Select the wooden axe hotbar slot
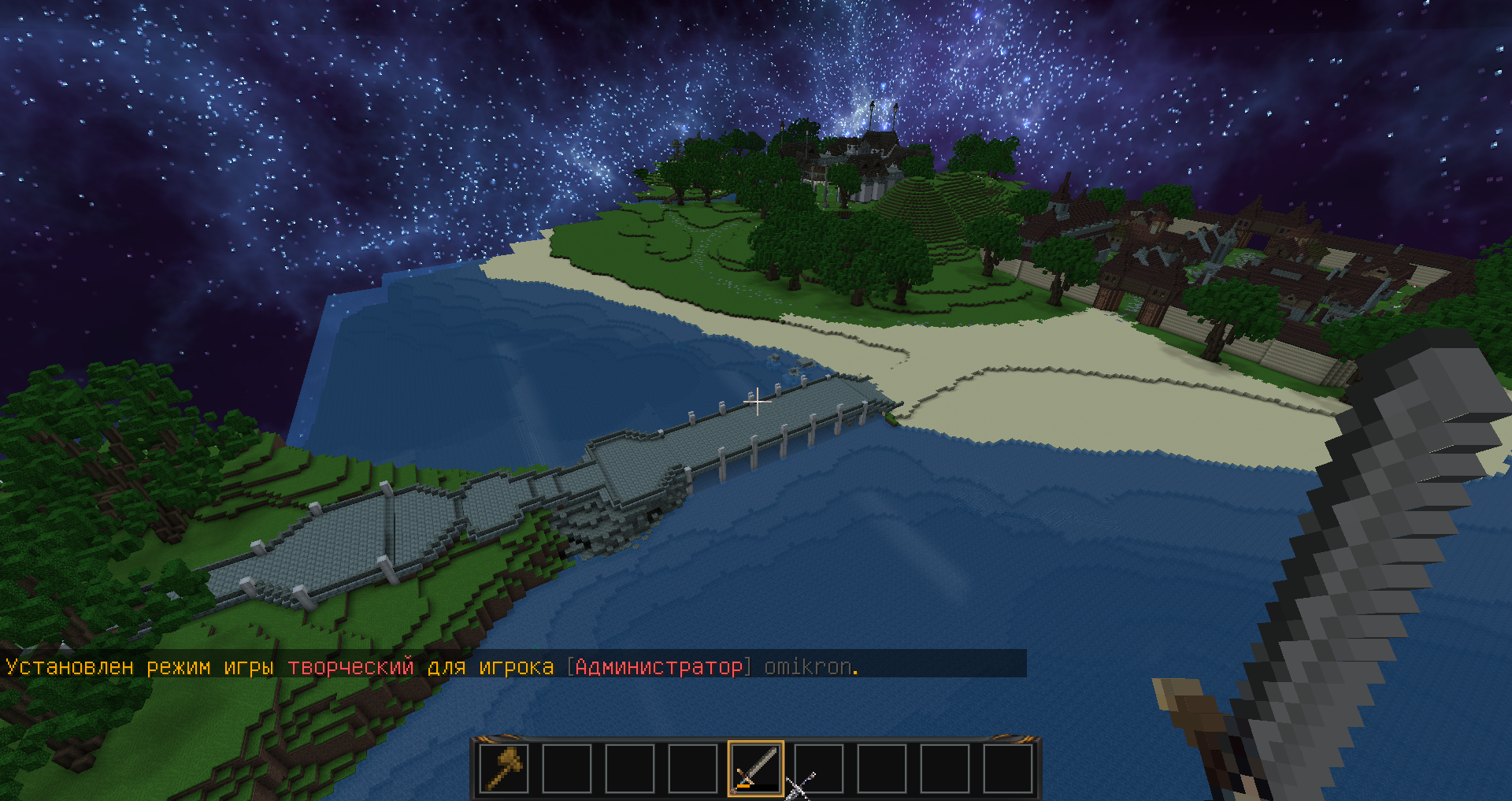Image resolution: width=1512 pixels, height=801 pixels. point(504,768)
